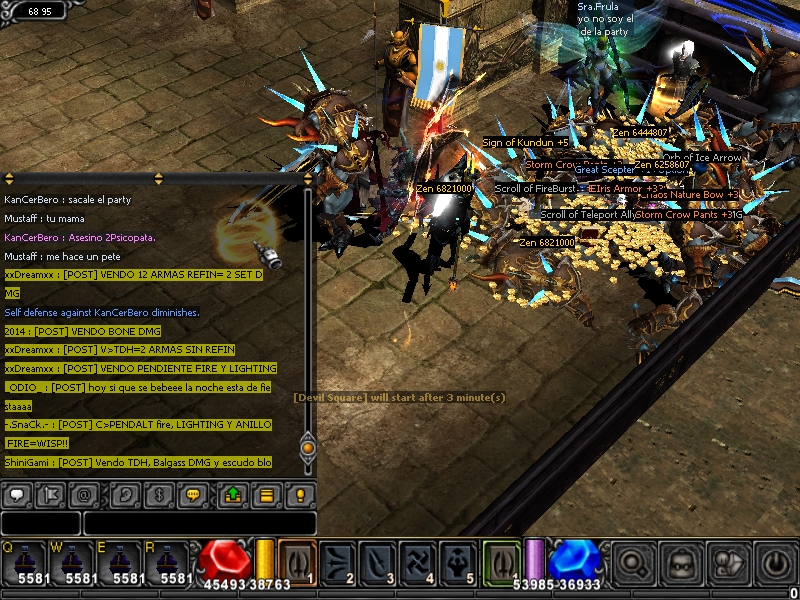Image resolution: width=800 pixels, height=600 pixels.
Task: Click the speech bubble chat mode button
Action: tap(17, 495)
